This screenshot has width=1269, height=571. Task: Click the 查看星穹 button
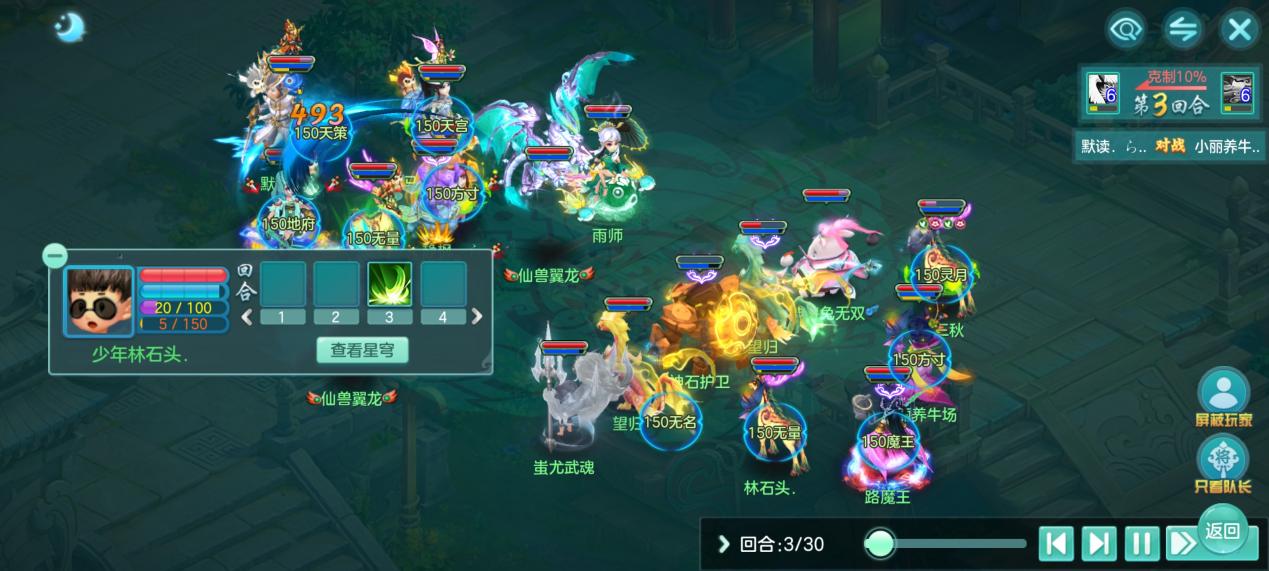point(362,350)
